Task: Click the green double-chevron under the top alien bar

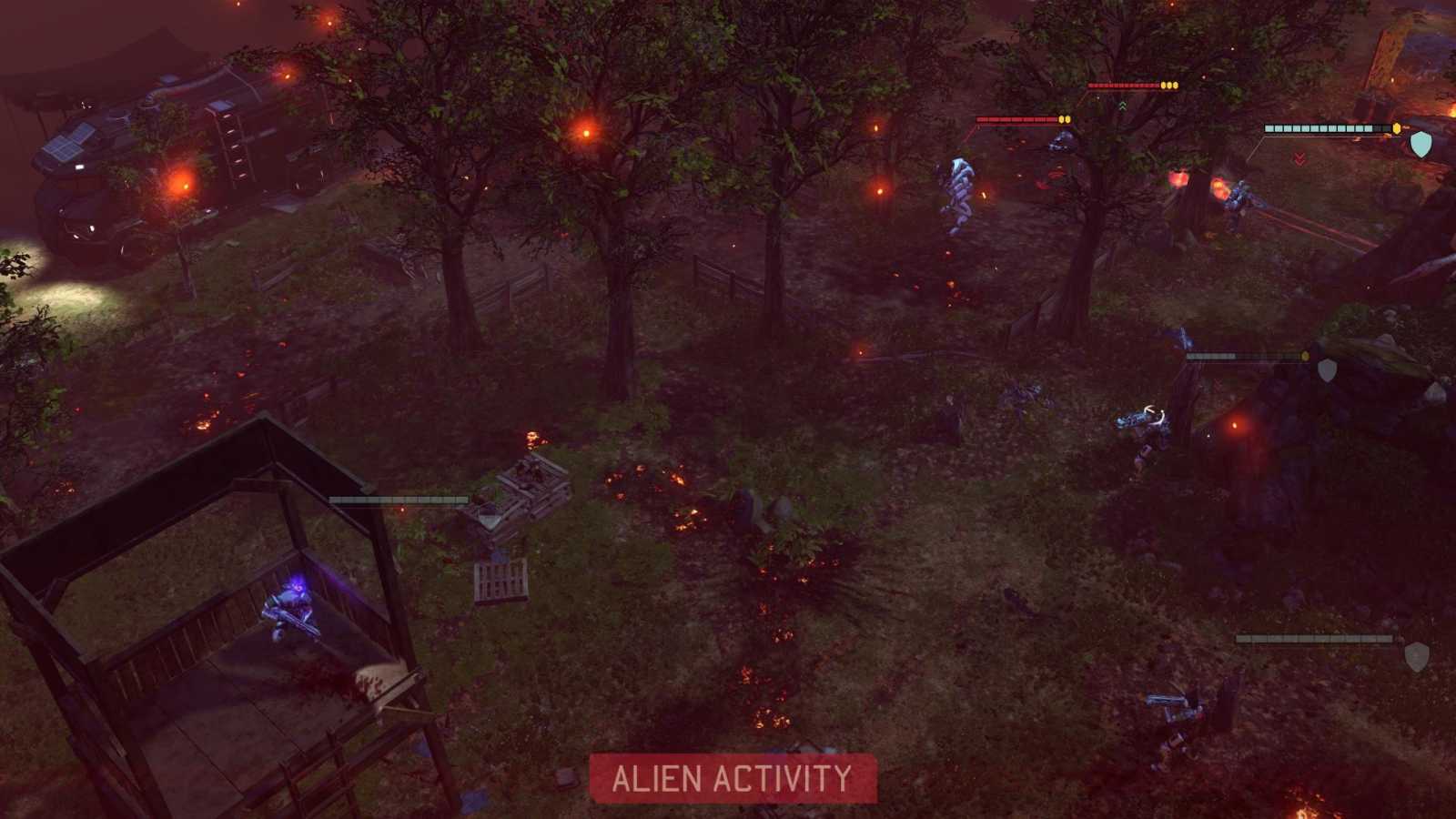Action: click(x=1123, y=105)
